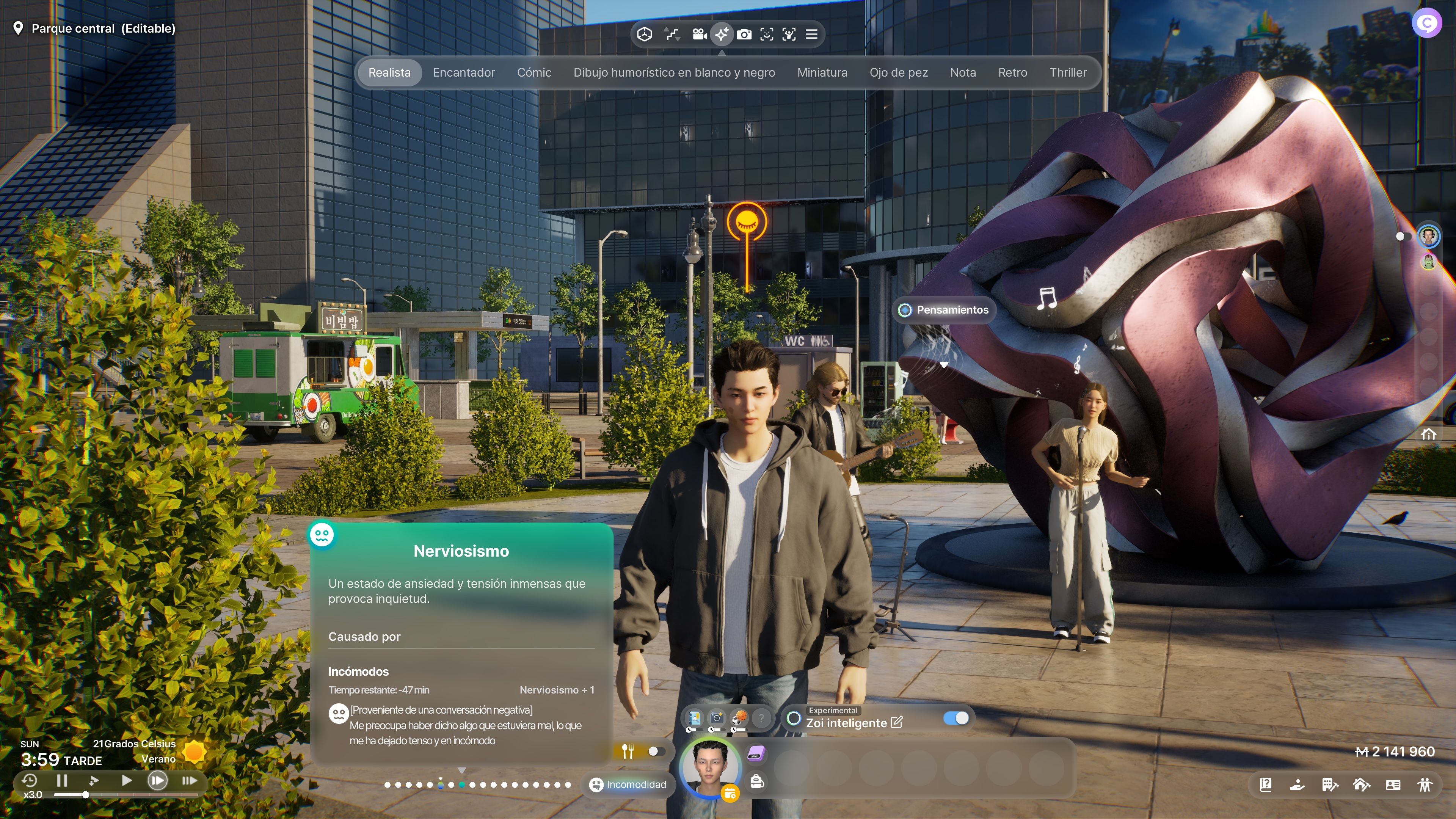The image size is (1456, 819).
Task: Open the photo camera tool
Action: point(744,35)
